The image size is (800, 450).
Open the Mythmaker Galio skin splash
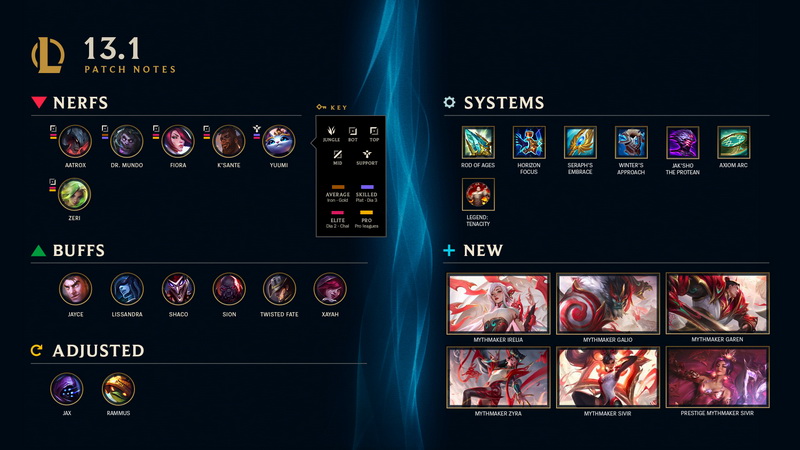pyautogui.click(x=608, y=303)
